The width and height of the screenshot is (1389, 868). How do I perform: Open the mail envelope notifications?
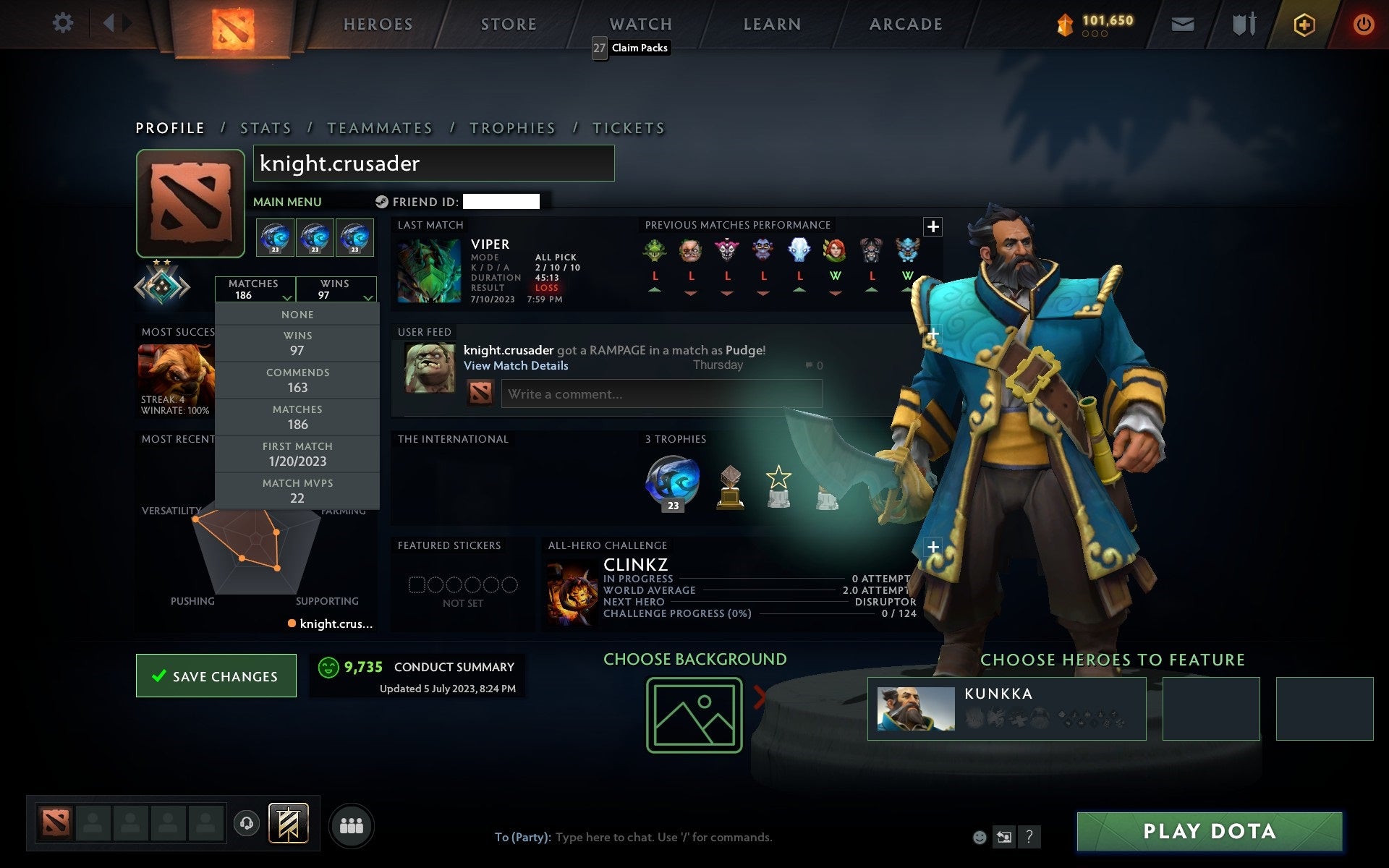point(1182,23)
